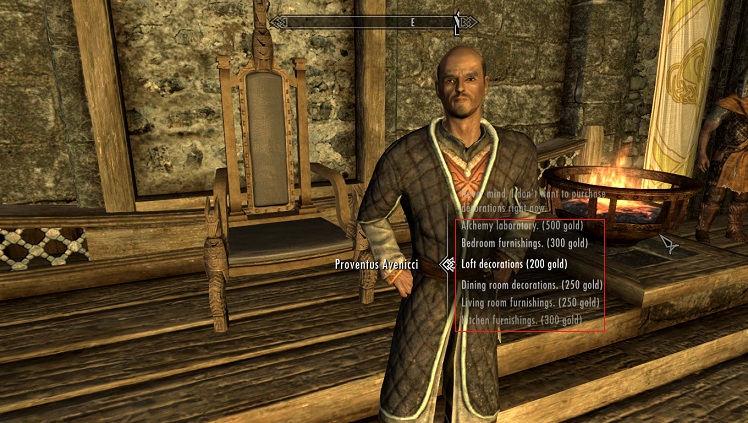Screen dimensions: 748x423
Task: Purchase Living room furnishings (250 gold)
Action: [x=530, y=301]
